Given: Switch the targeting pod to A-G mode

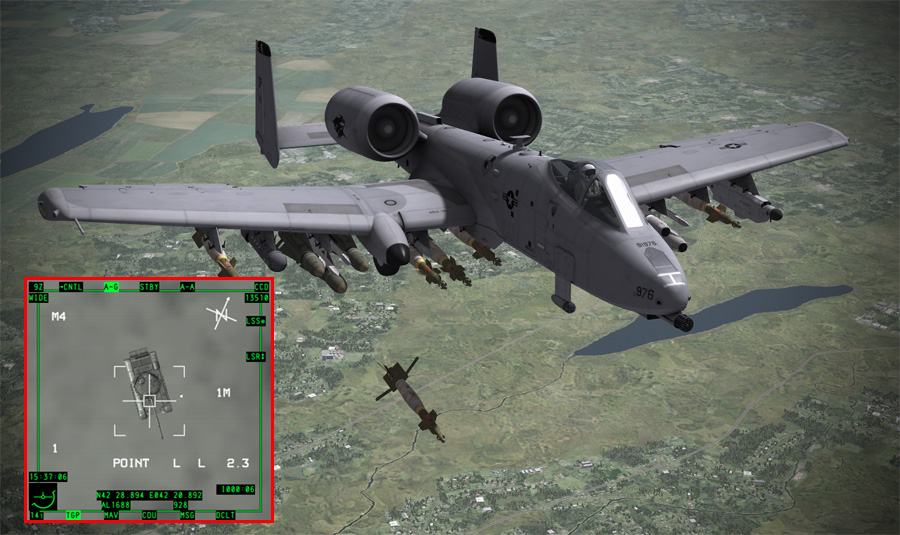Looking at the screenshot, I should tap(110, 287).
